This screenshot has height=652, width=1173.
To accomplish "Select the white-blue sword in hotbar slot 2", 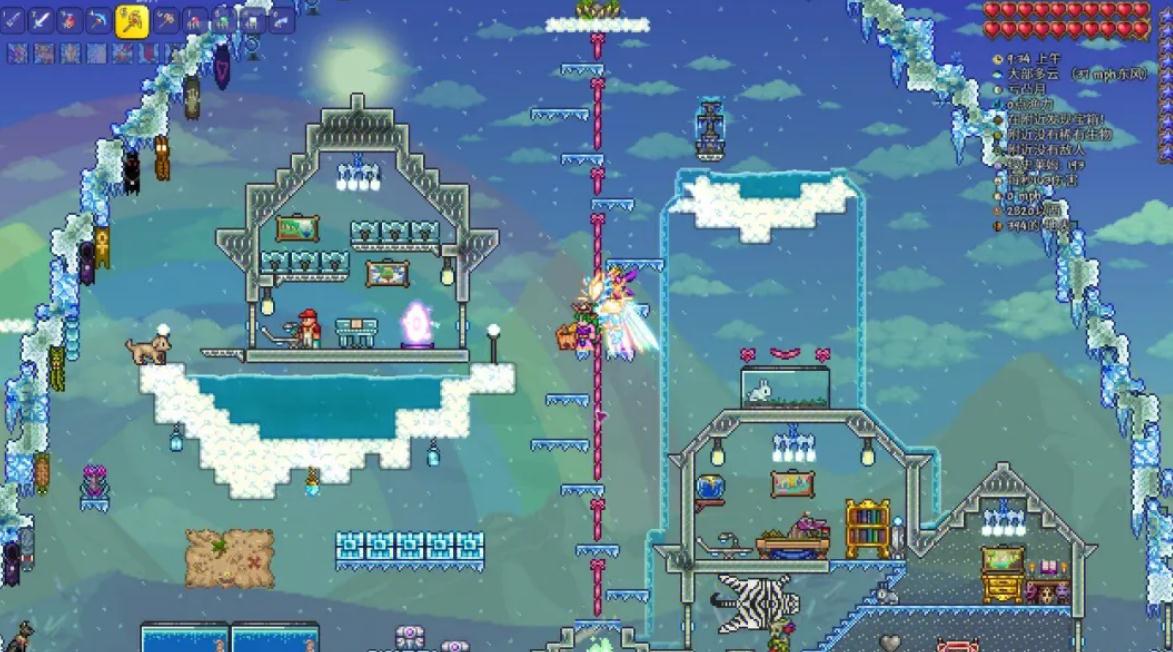I will click(x=41, y=20).
